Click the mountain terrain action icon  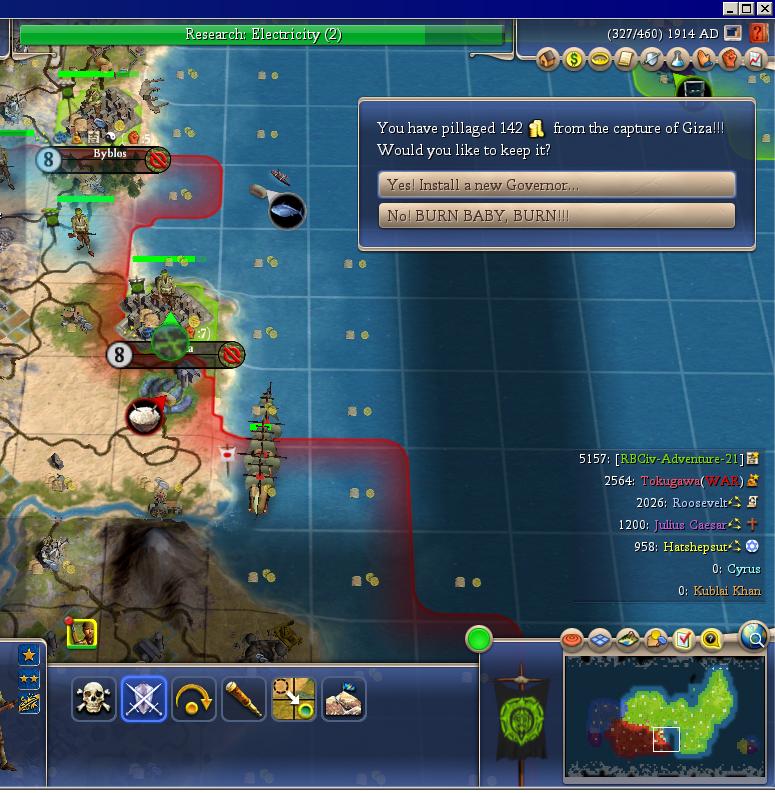(344, 699)
